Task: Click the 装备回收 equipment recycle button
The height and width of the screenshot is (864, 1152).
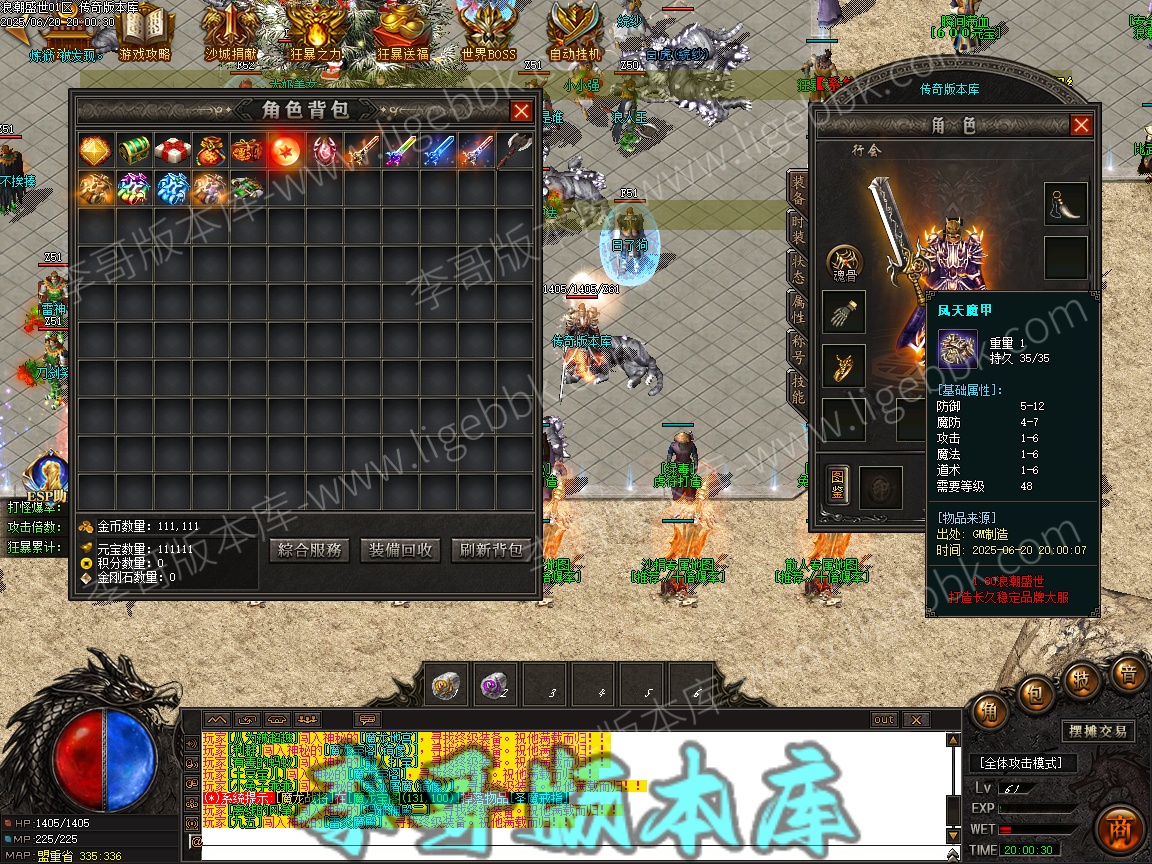Action: (x=400, y=549)
